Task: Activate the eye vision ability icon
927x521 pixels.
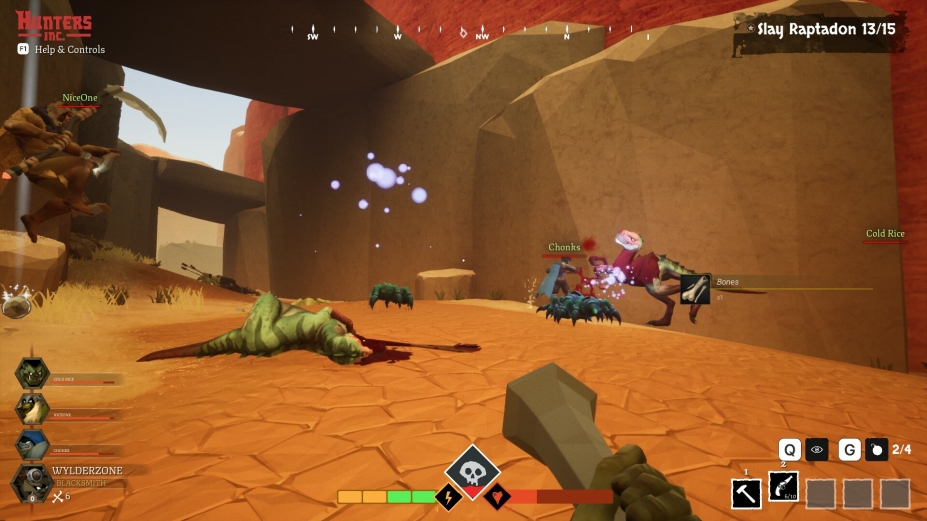Action: click(x=817, y=450)
